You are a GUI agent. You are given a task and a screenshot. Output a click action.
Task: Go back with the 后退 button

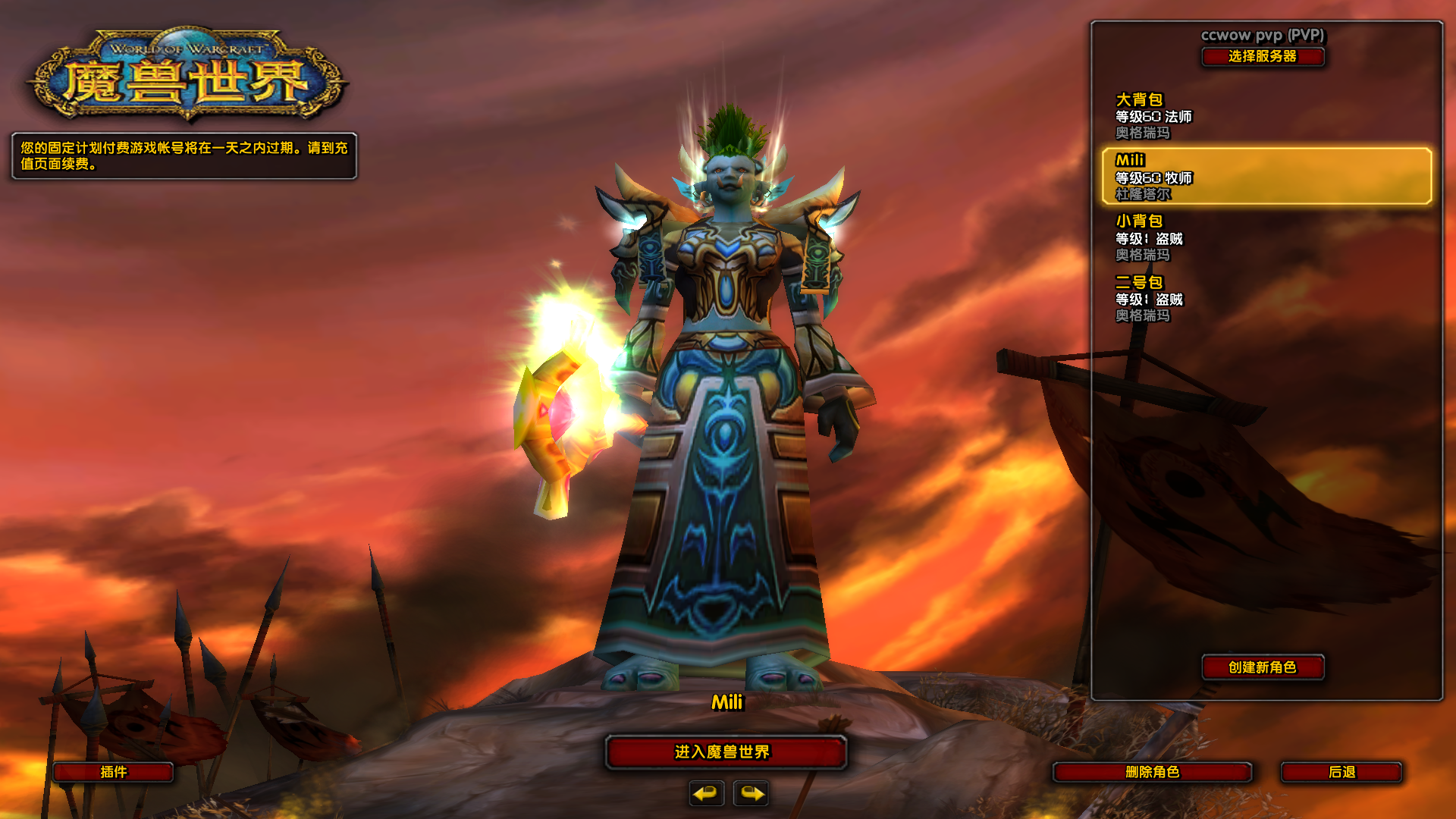(x=1341, y=772)
